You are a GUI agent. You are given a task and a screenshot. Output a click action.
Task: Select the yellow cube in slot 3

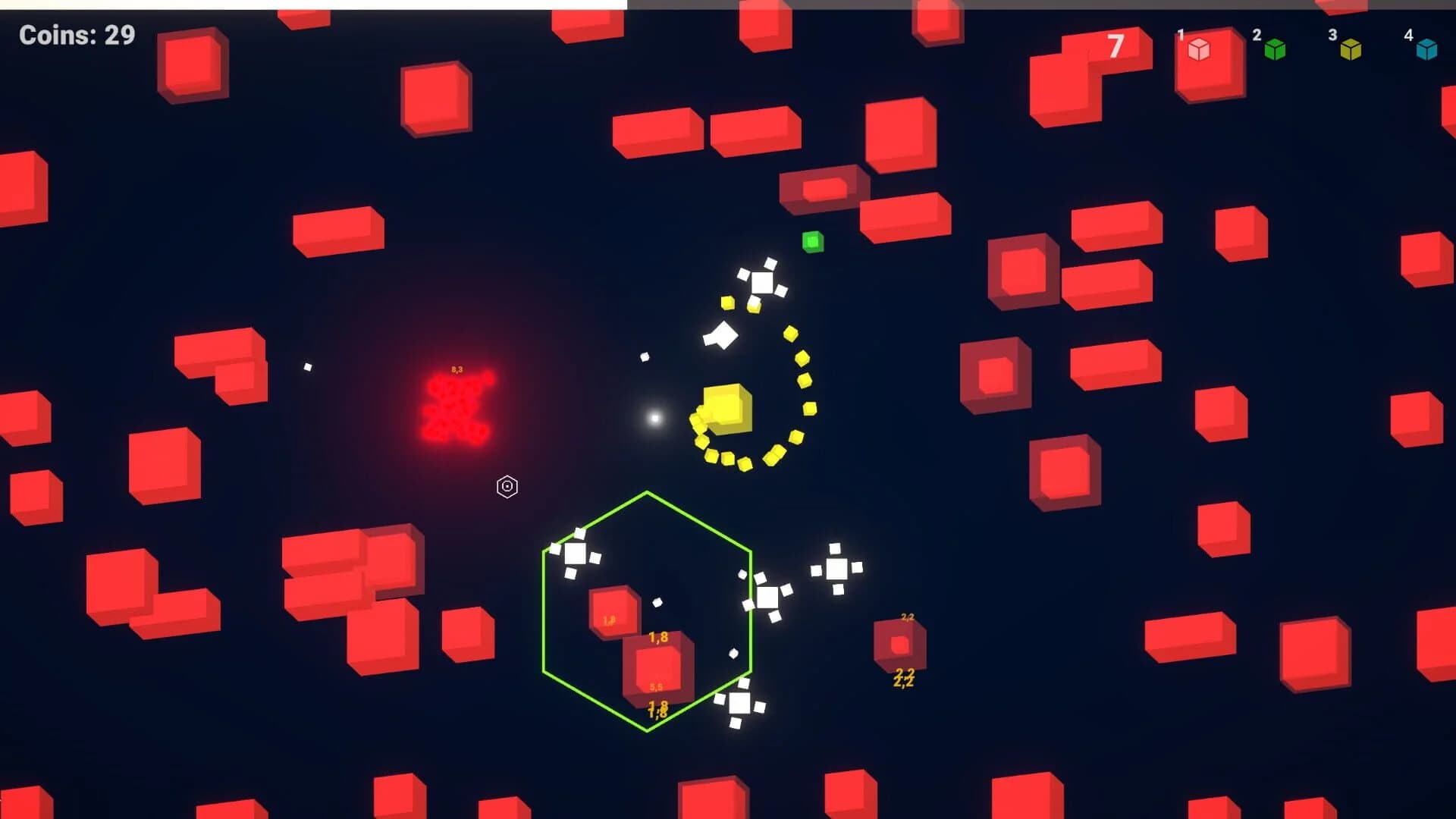1351,49
